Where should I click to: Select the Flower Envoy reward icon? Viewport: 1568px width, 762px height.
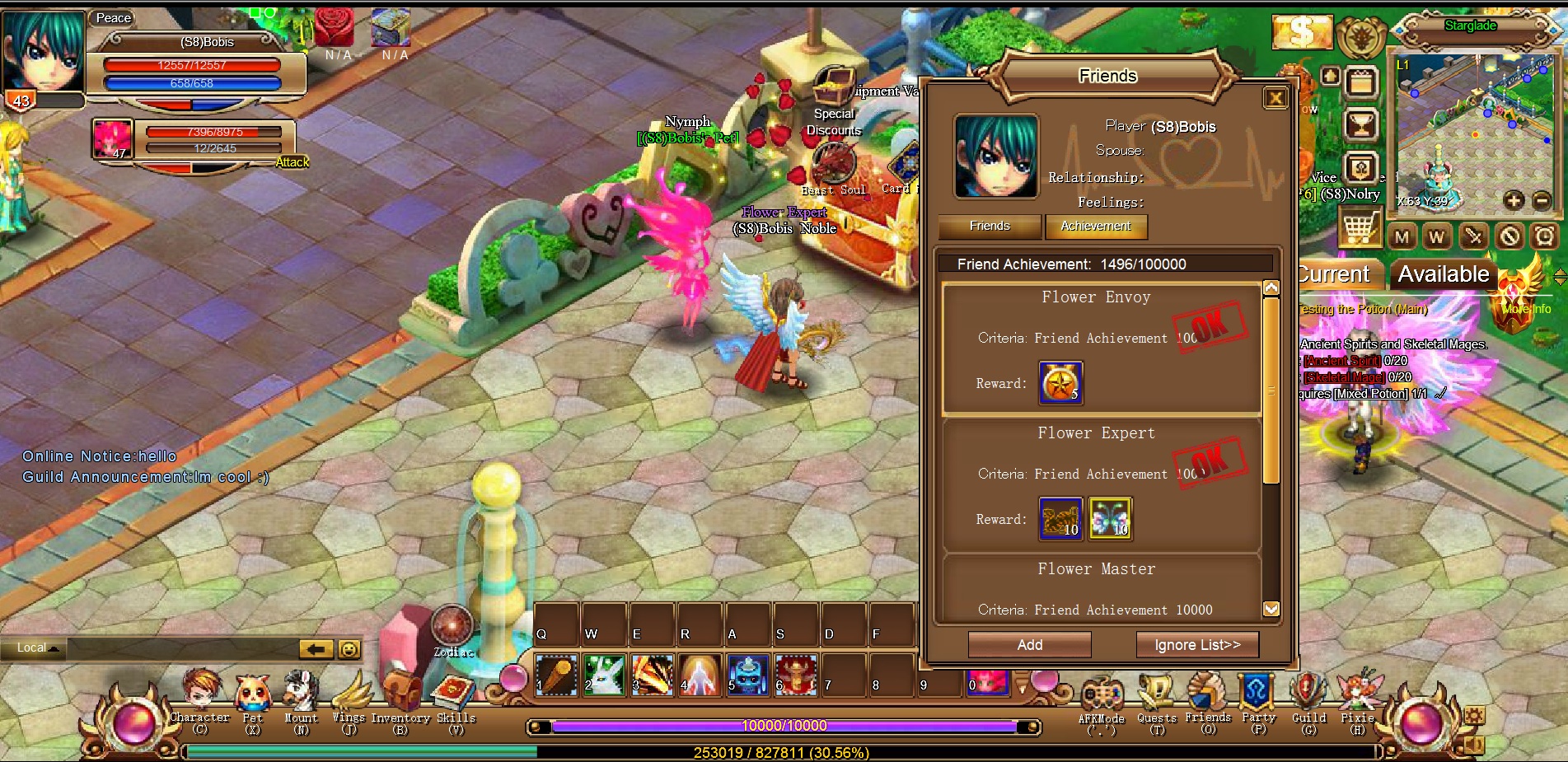[x=1060, y=383]
